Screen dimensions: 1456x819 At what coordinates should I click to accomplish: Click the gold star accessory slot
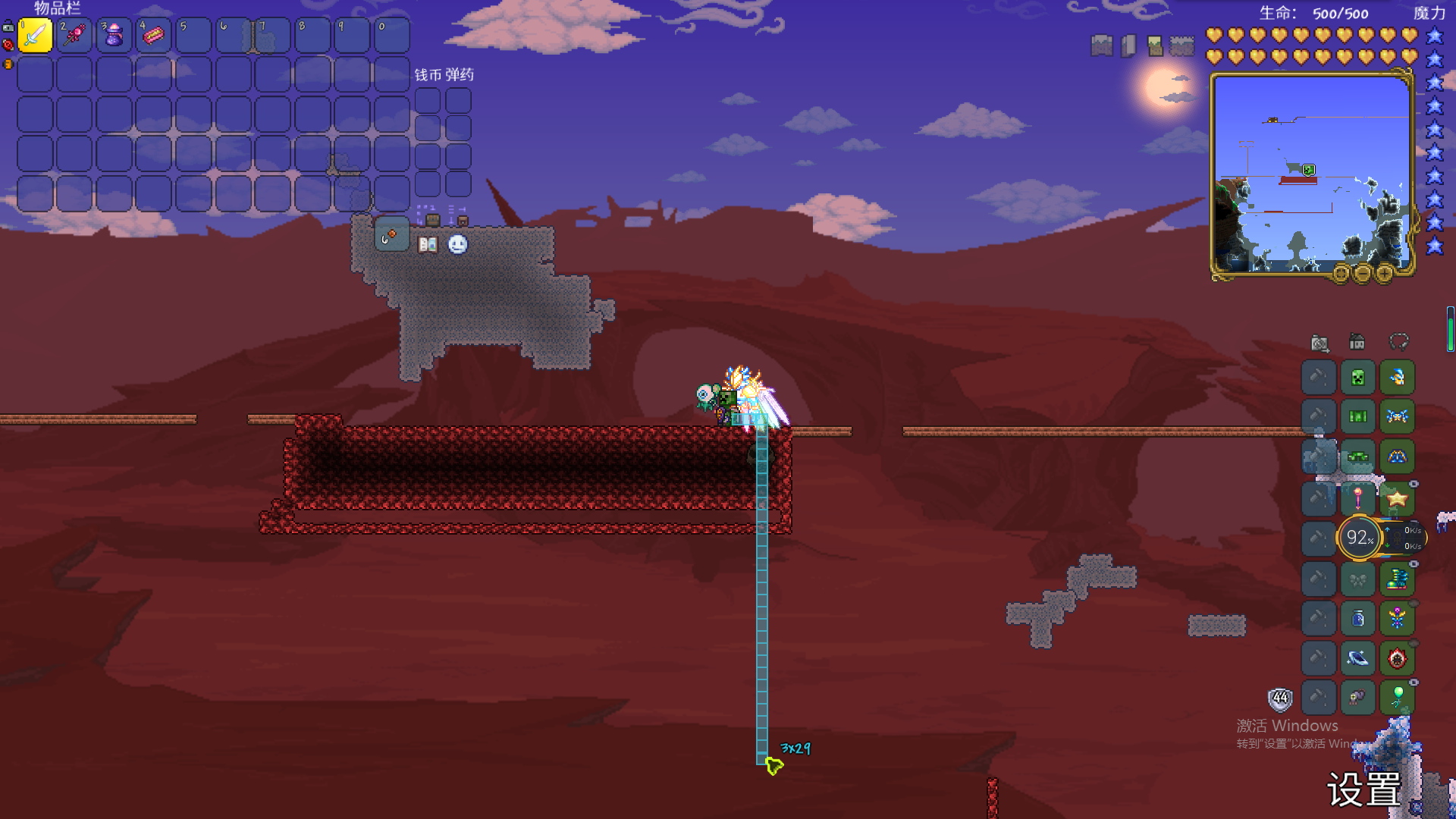[1397, 498]
